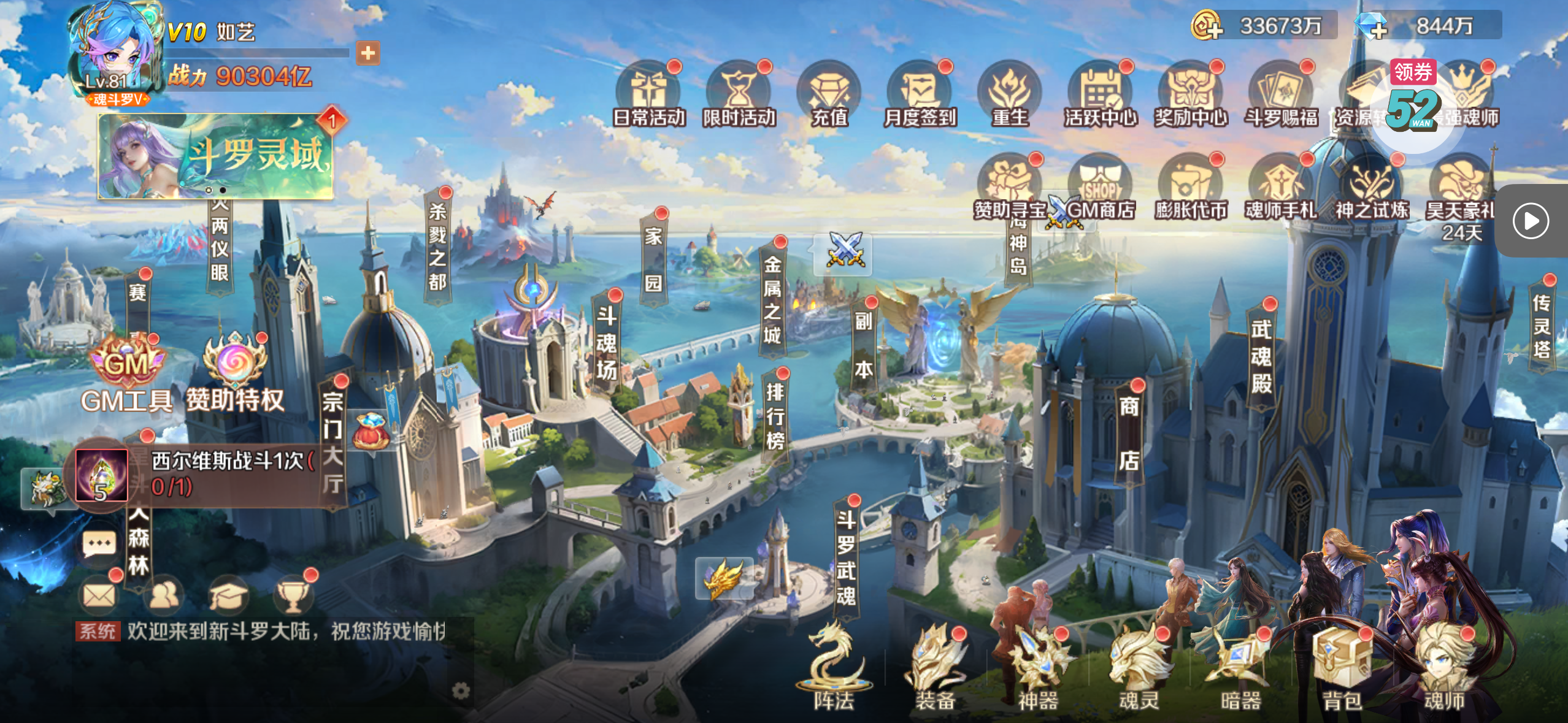Open the 背包 backpack
The height and width of the screenshot is (723, 1568).
[x=1342, y=668]
